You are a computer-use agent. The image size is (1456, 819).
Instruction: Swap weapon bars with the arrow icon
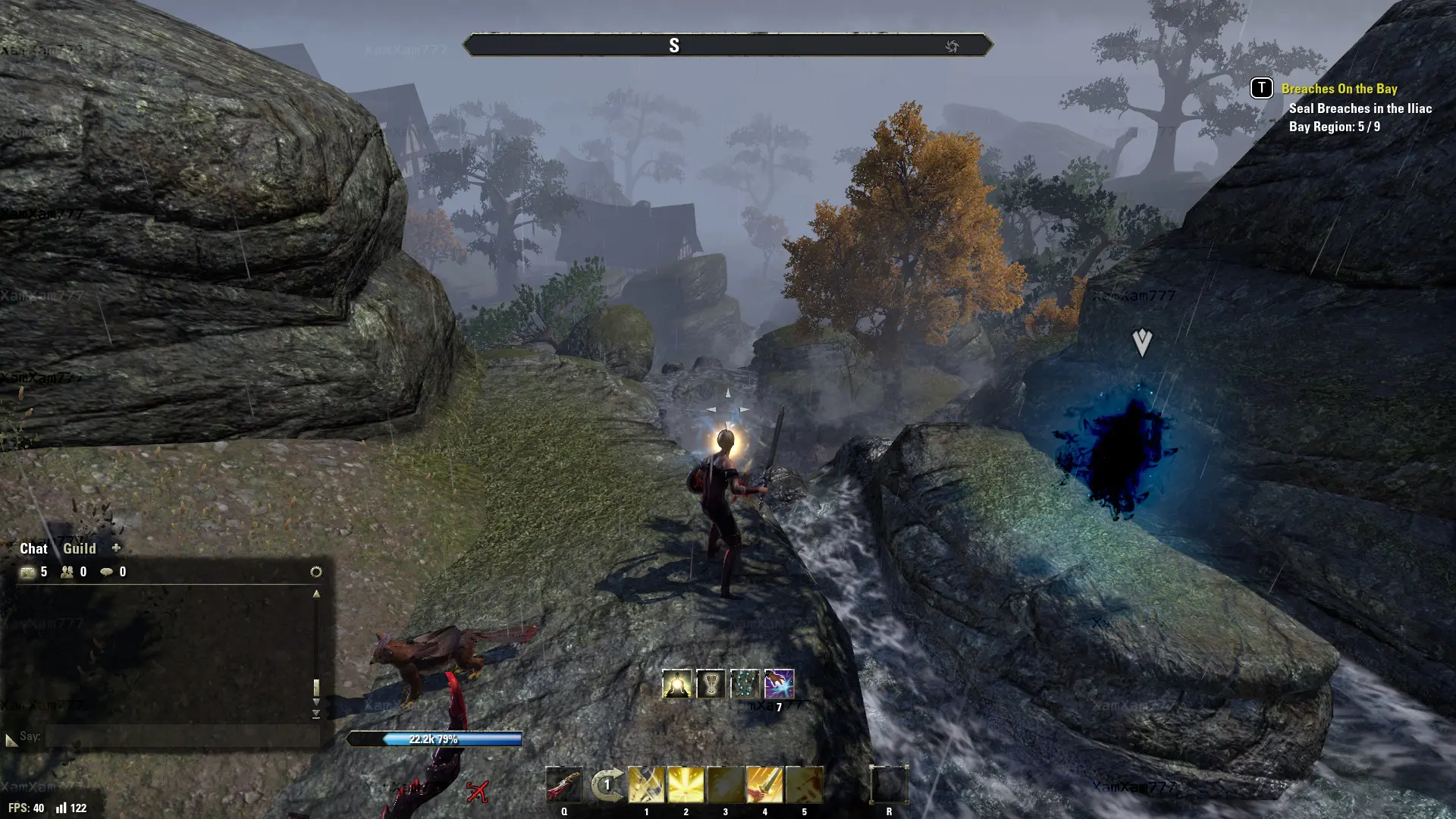click(x=607, y=784)
